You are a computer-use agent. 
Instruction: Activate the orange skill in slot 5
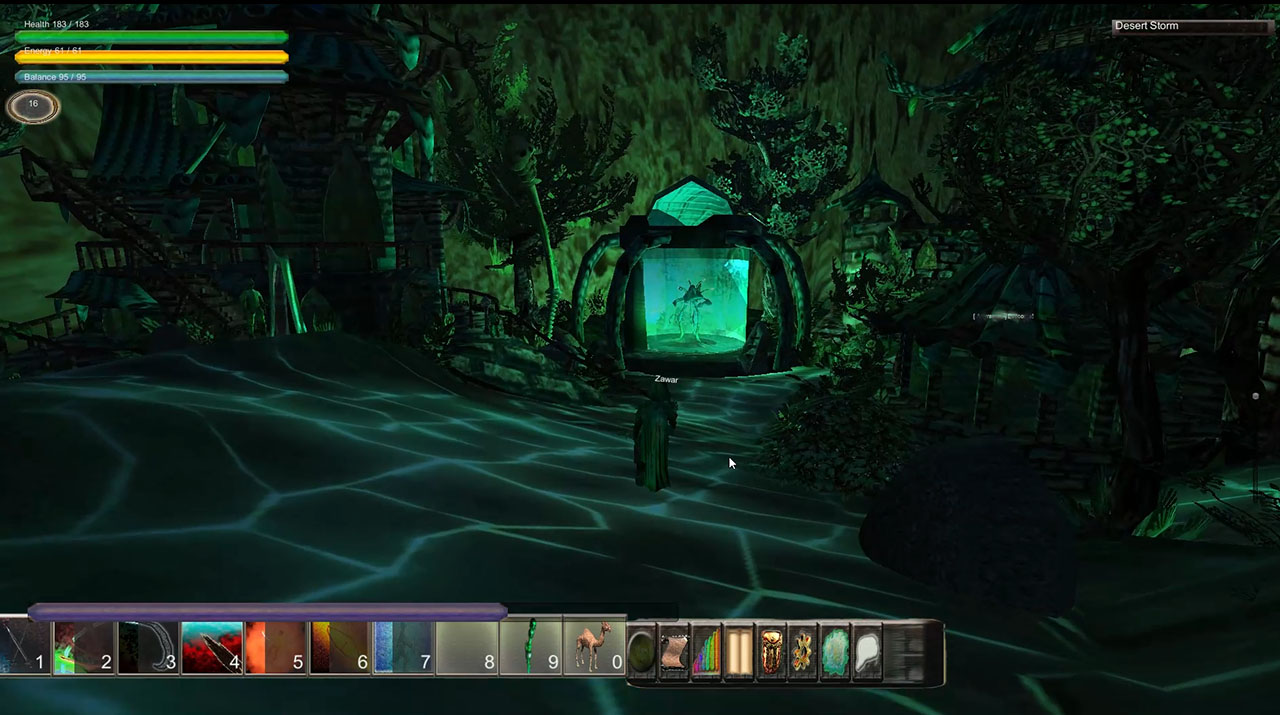(x=276, y=648)
